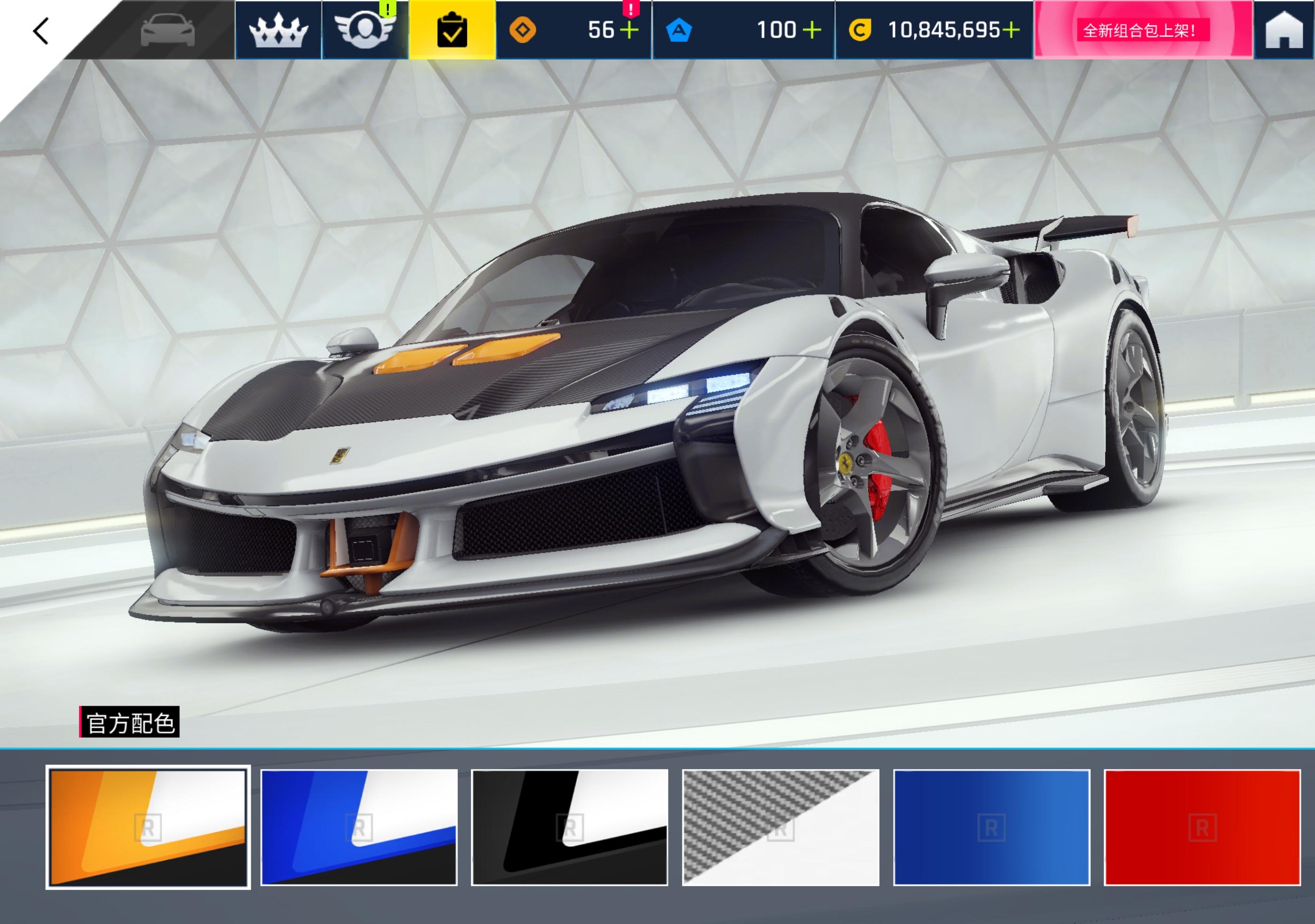Add more gold credits
The height and width of the screenshot is (924, 1315).
pyautogui.click(x=1011, y=31)
